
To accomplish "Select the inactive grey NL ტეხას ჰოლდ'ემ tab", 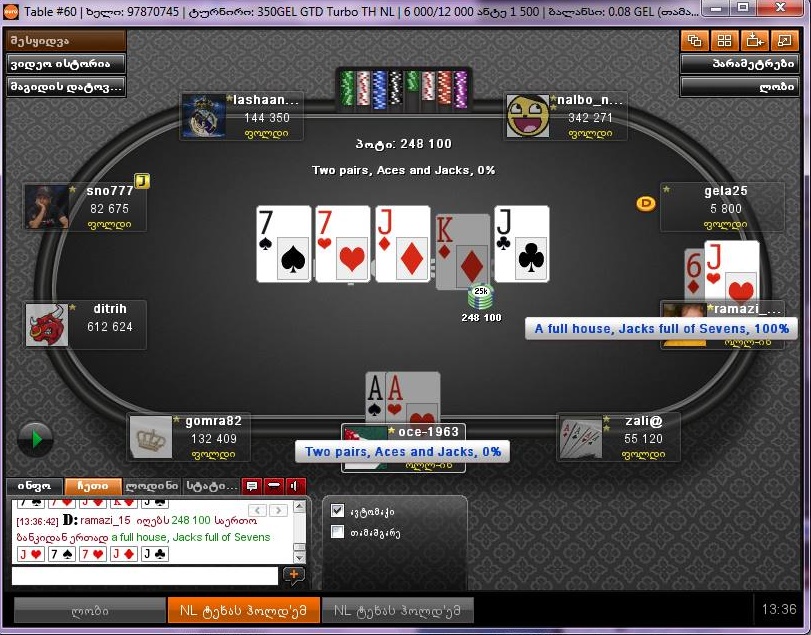I will pyautogui.click(x=397, y=610).
